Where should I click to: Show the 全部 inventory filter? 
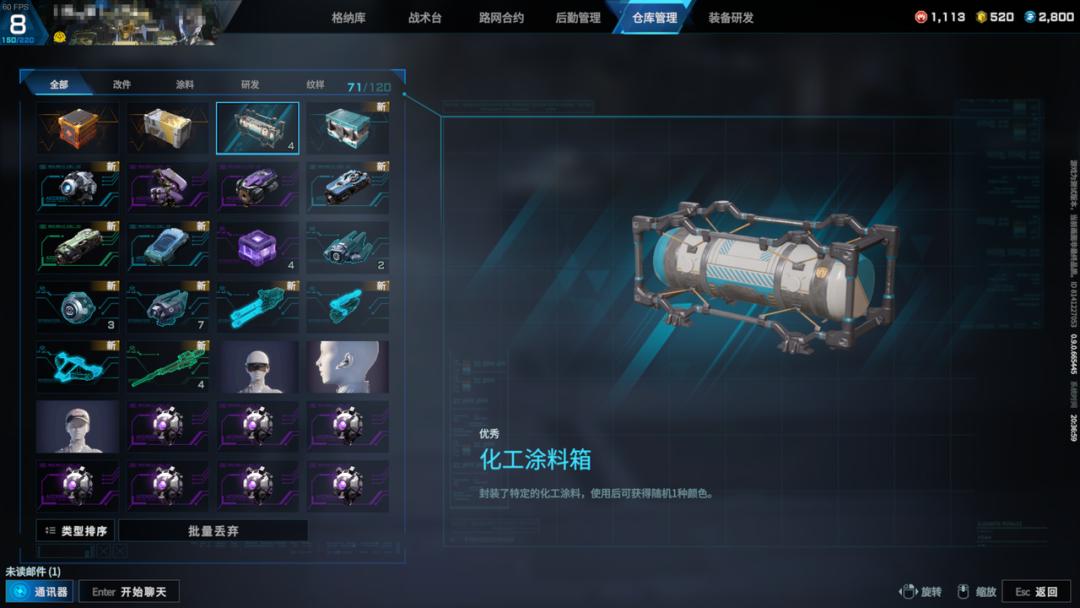pos(59,85)
